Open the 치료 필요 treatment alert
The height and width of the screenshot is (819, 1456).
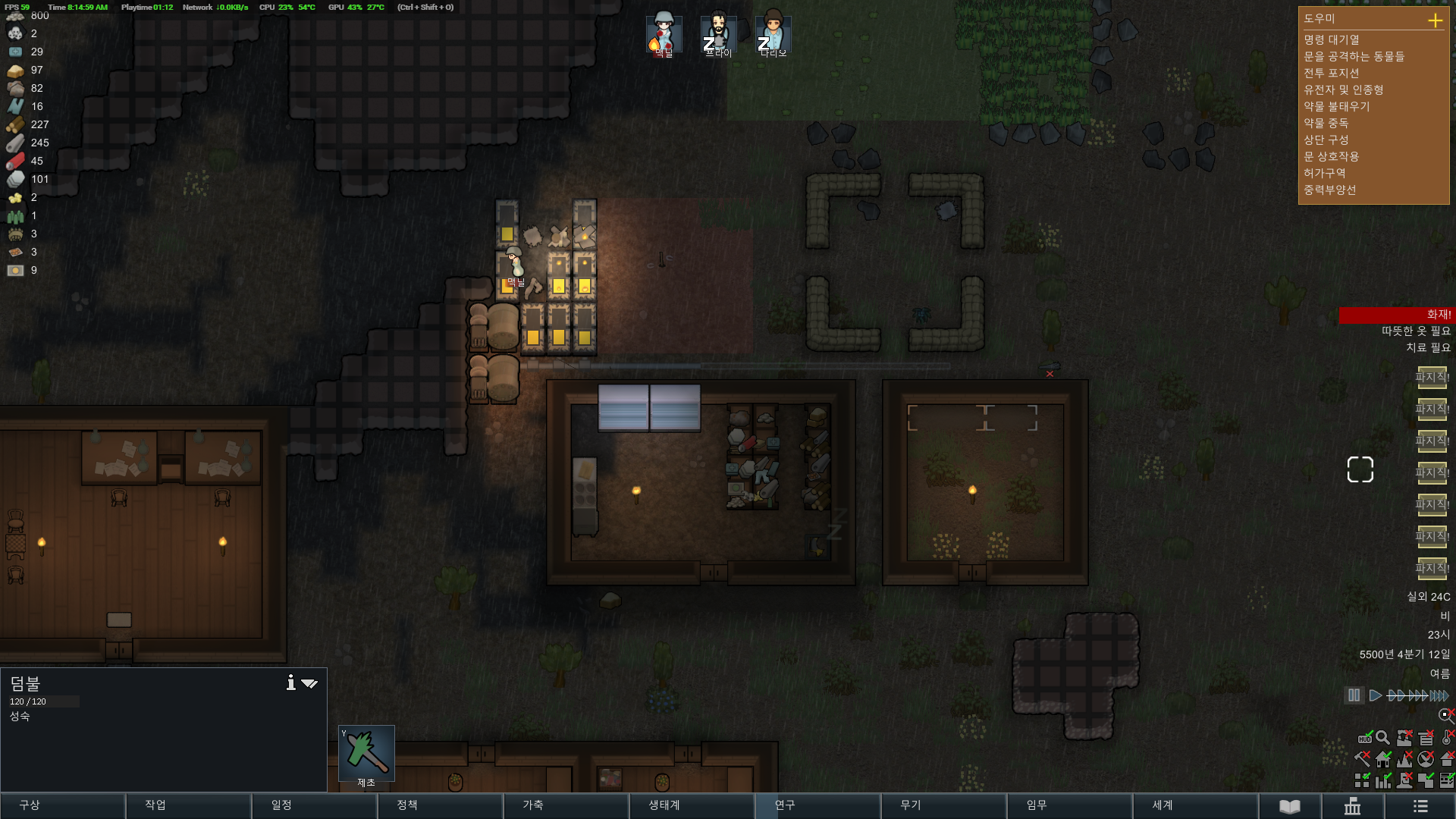pyautogui.click(x=1428, y=348)
